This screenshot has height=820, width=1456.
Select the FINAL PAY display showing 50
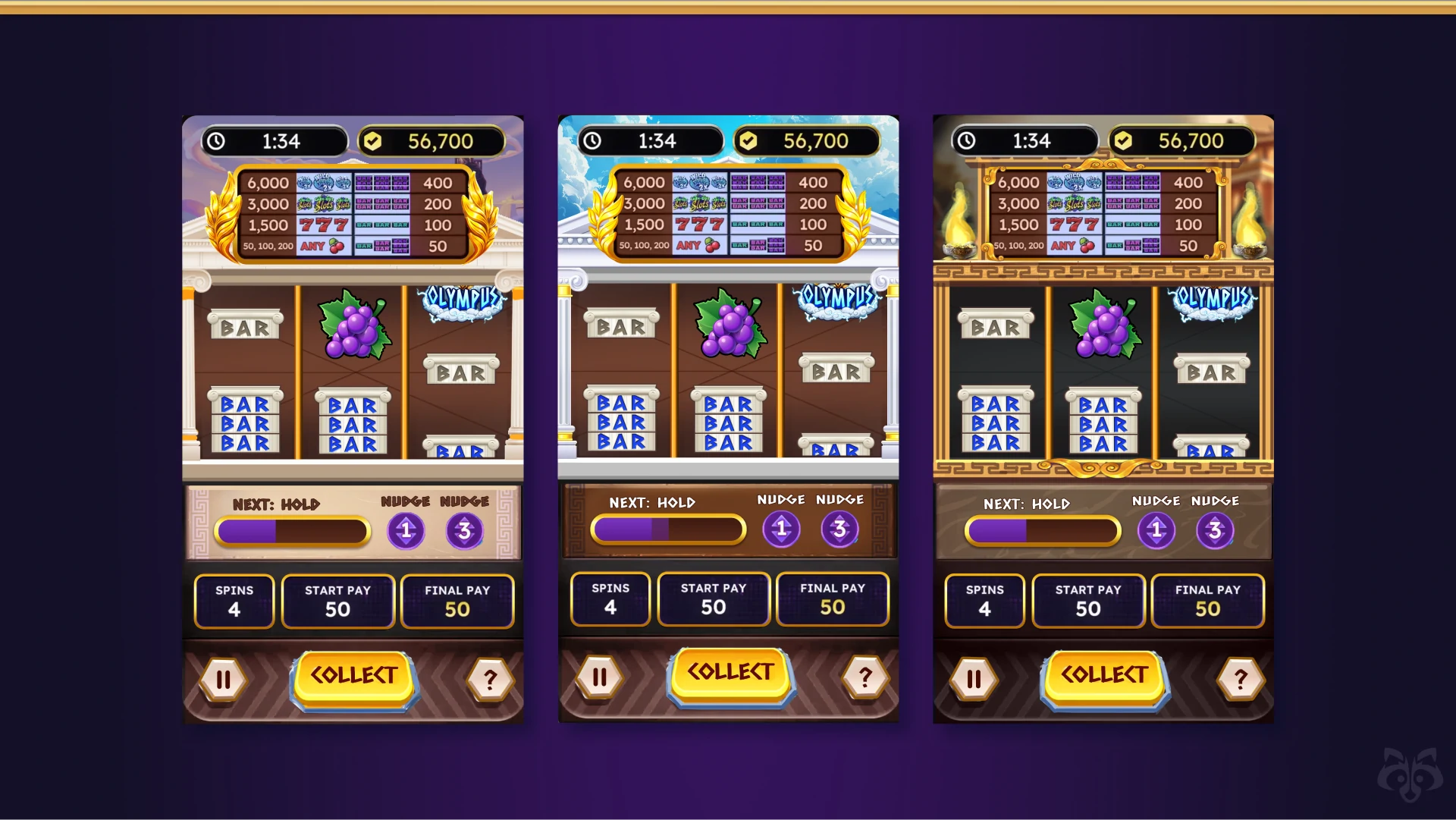point(457,601)
